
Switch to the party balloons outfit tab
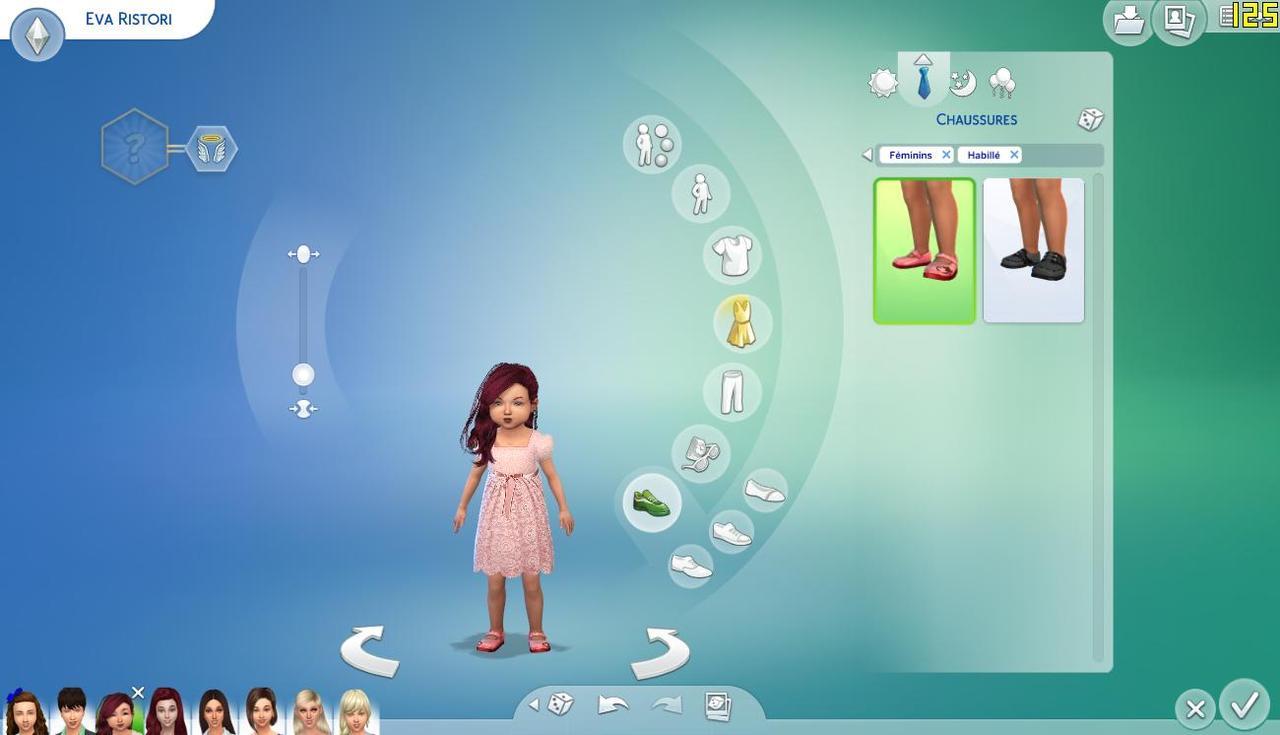coord(1001,83)
